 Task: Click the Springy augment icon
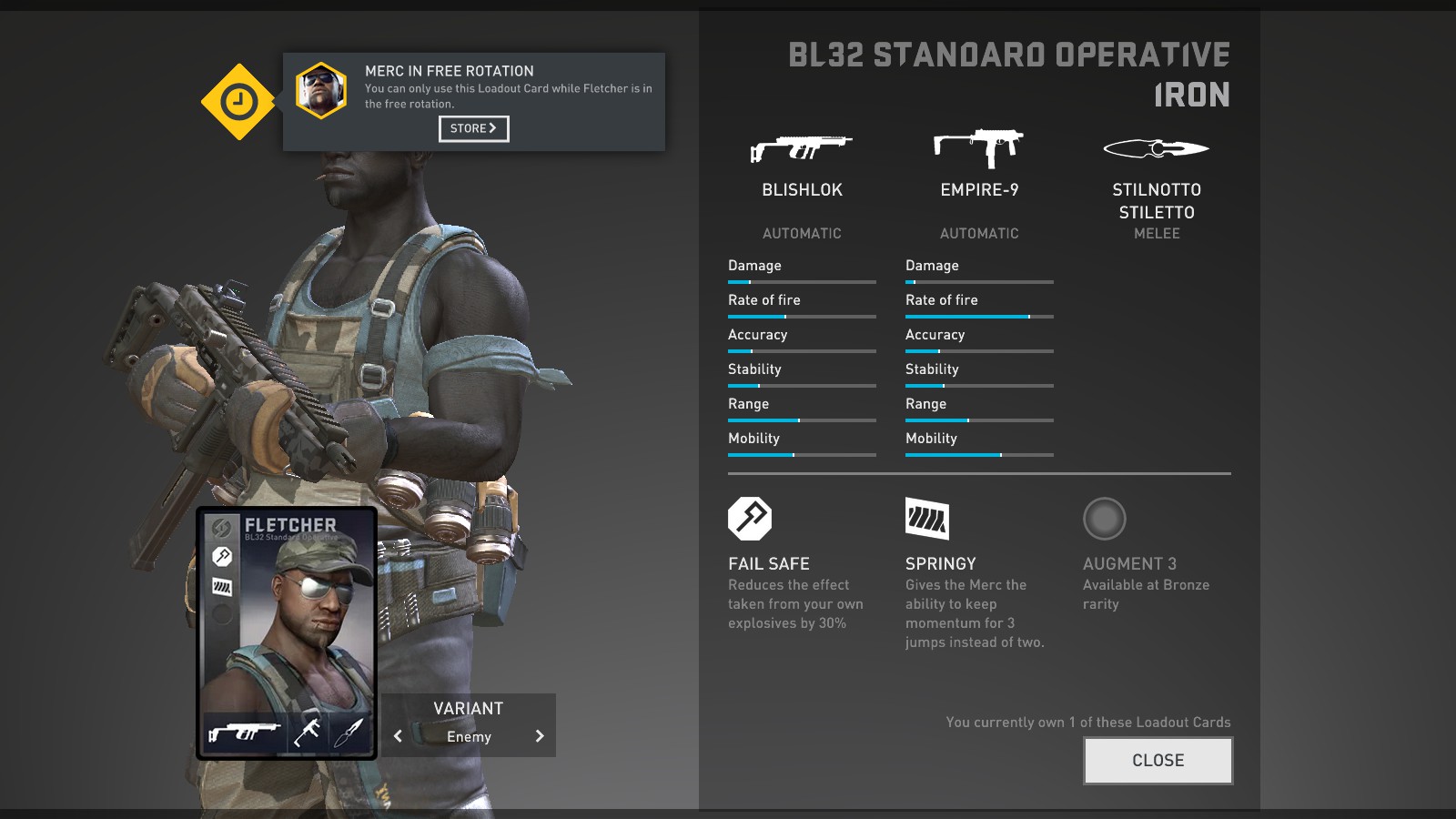click(927, 519)
